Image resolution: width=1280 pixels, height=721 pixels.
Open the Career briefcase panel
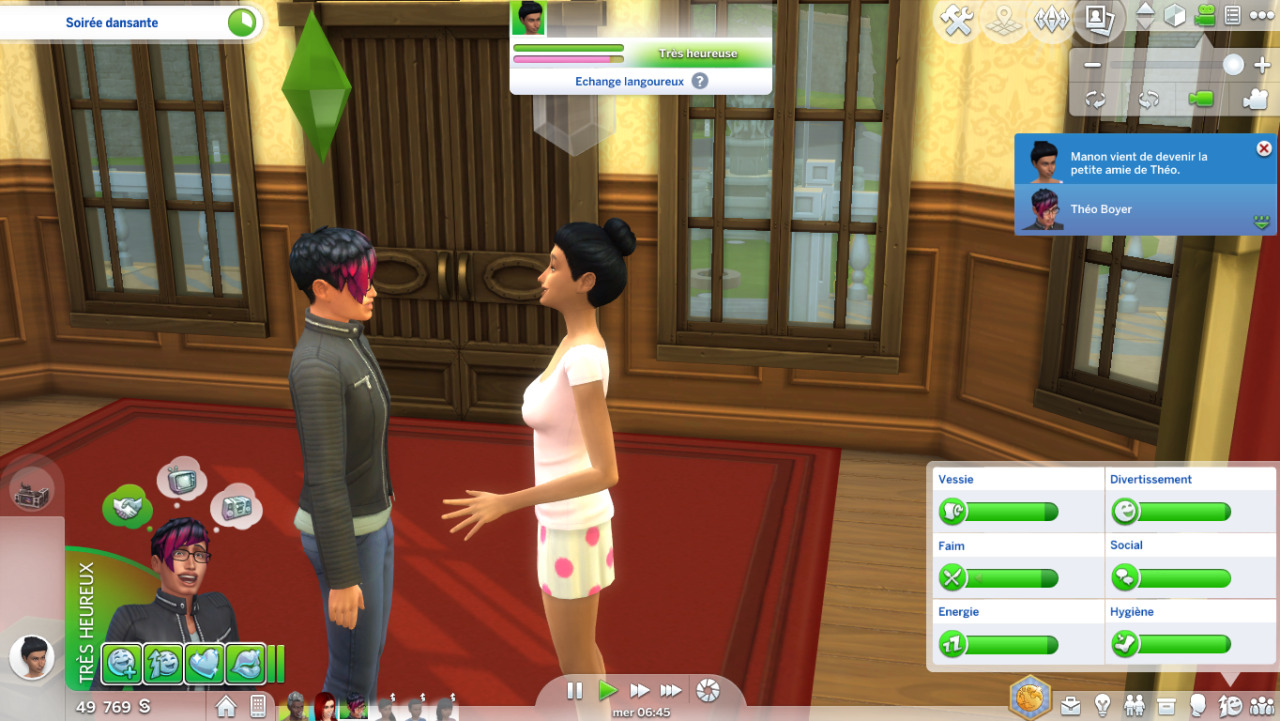[x=1071, y=705]
